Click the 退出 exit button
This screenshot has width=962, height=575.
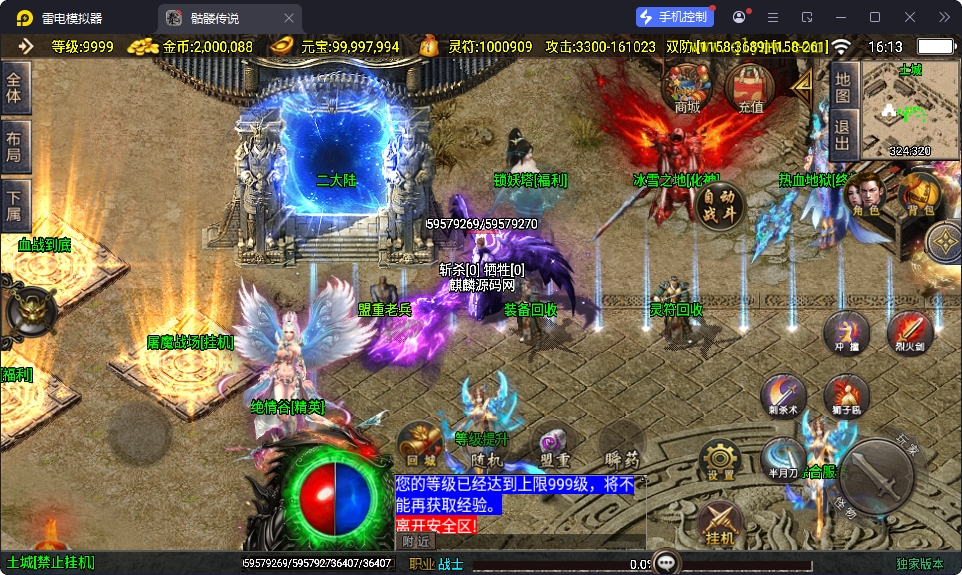pos(843,133)
